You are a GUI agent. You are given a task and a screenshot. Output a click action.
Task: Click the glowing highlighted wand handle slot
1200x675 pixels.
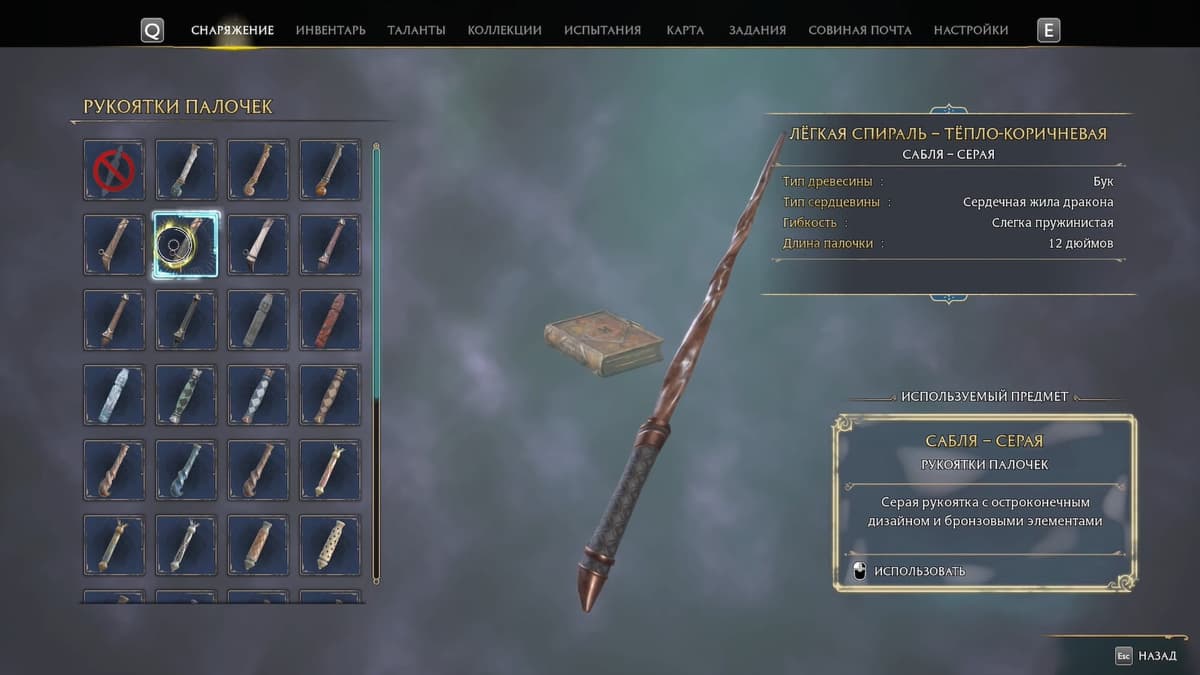point(186,245)
